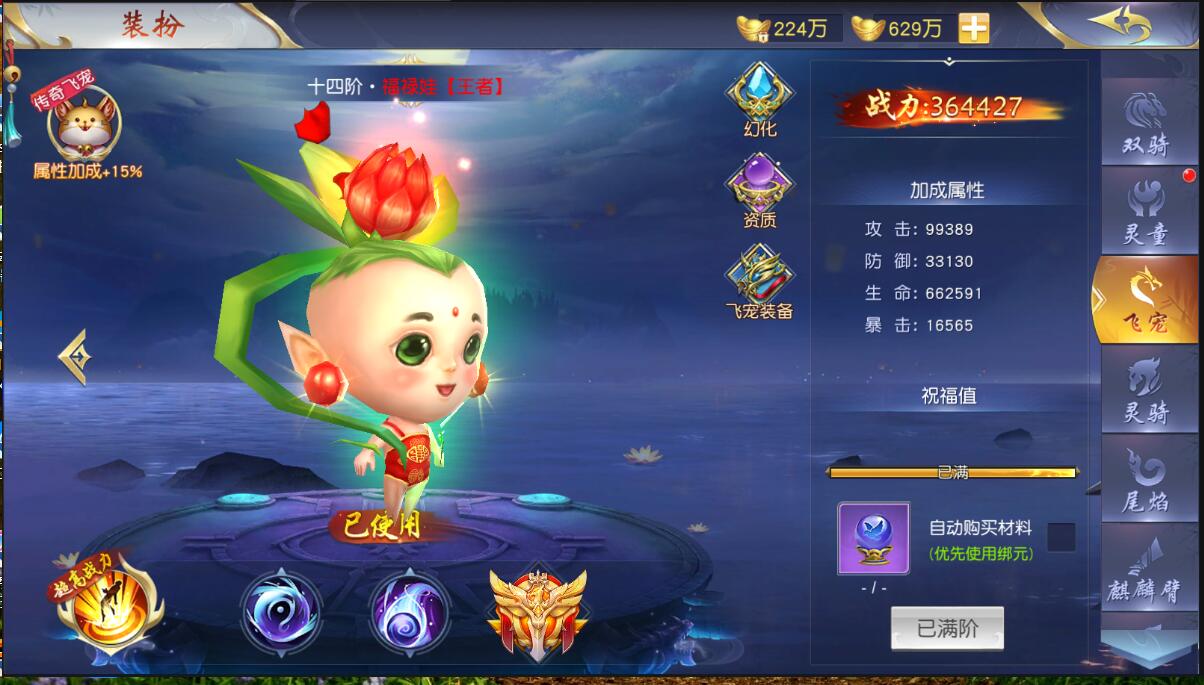Open the 幻化 crystal icon
Screen dimensions: 1204x685
tap(760, 98)
